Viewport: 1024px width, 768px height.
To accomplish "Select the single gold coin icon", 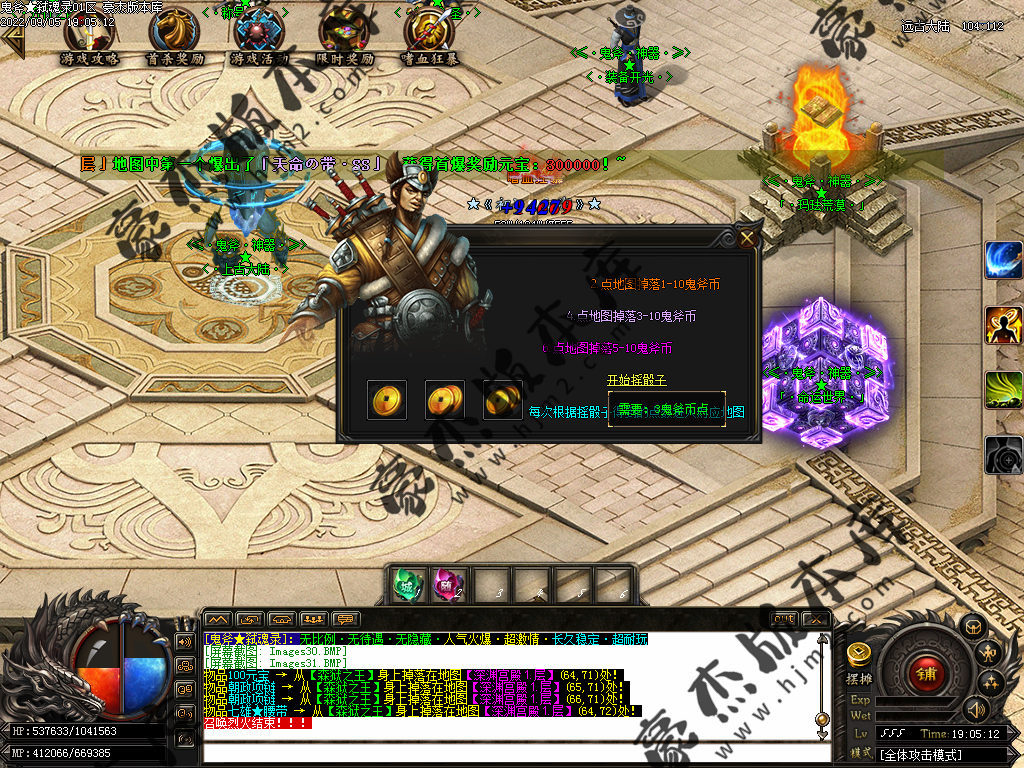I will coord(386,400).
